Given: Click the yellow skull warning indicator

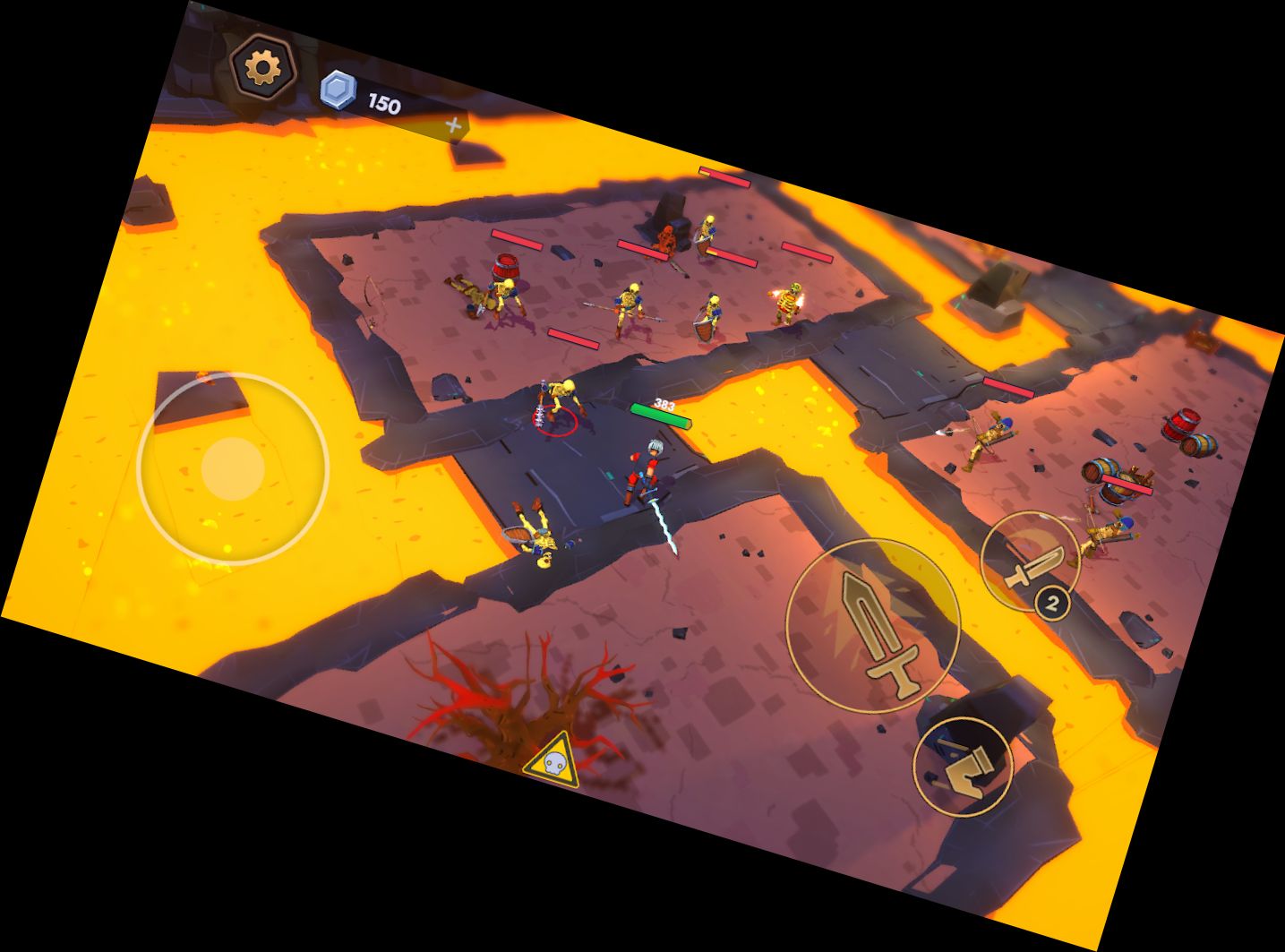Looking at the screenshot, I should click(x=552, y=762).
